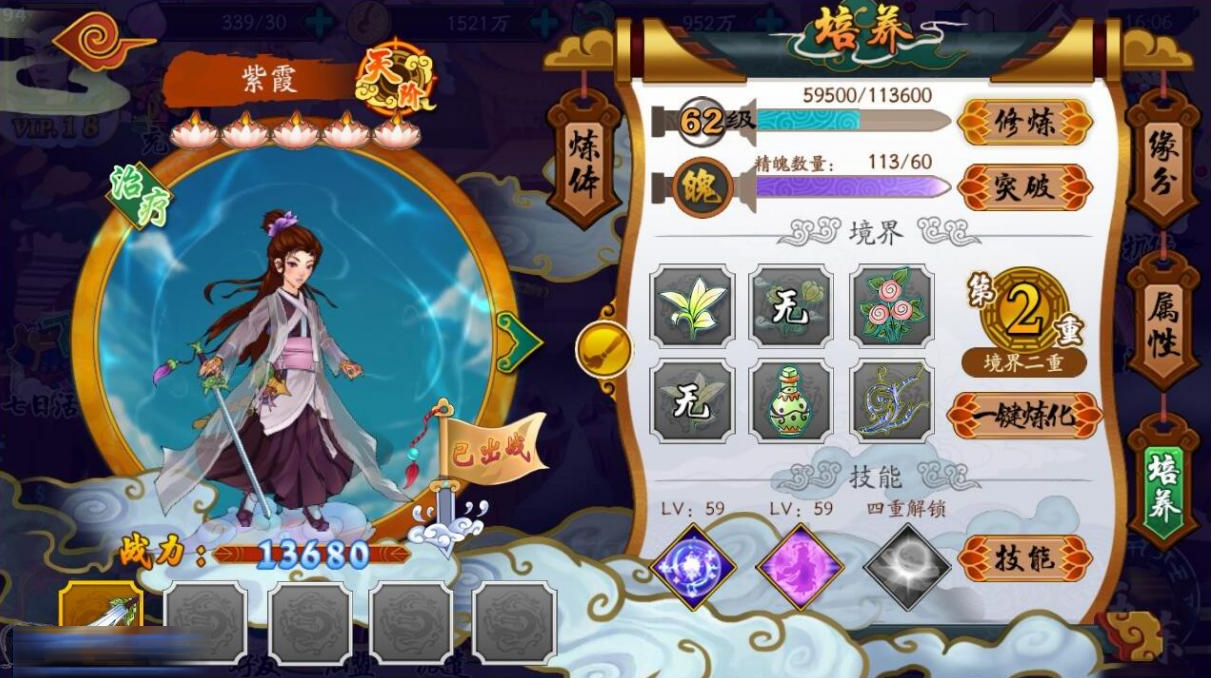Go back using the red swirl arrow

(102, 43)
